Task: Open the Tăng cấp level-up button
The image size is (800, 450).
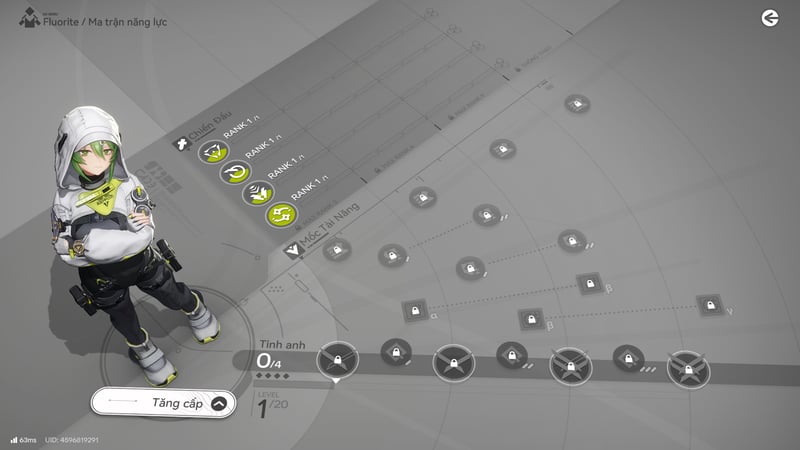Action: [165, 403]
